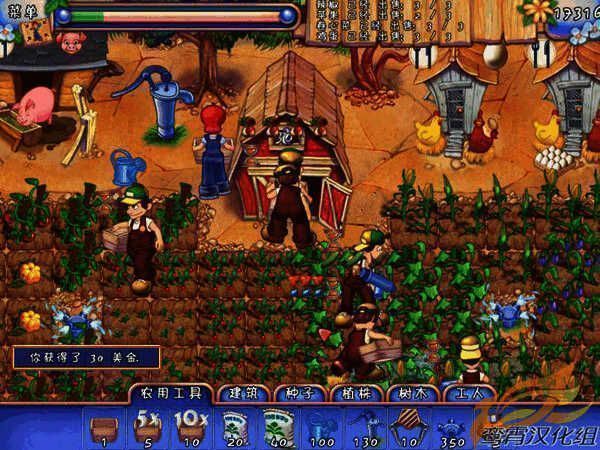
Task: Click the pig icon under the menu
Action: (70, 42)
